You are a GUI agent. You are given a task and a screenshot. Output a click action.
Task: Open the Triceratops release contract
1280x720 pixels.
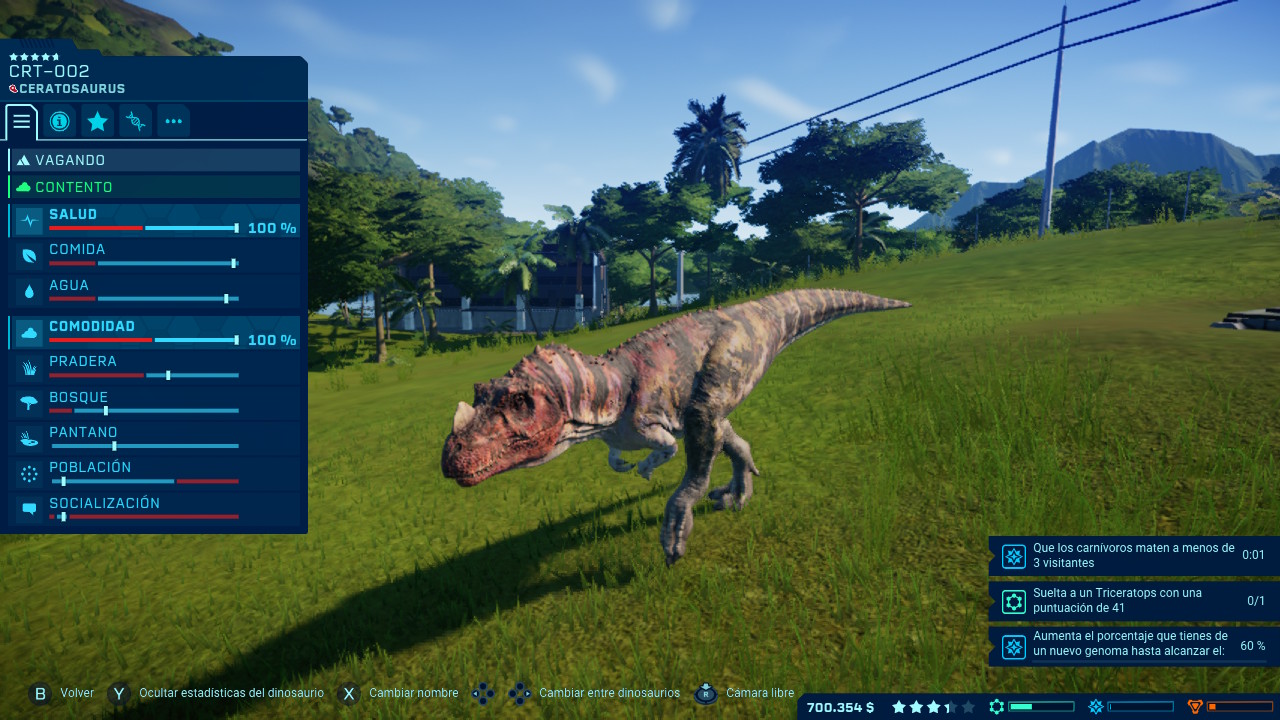pos(1133,601)
